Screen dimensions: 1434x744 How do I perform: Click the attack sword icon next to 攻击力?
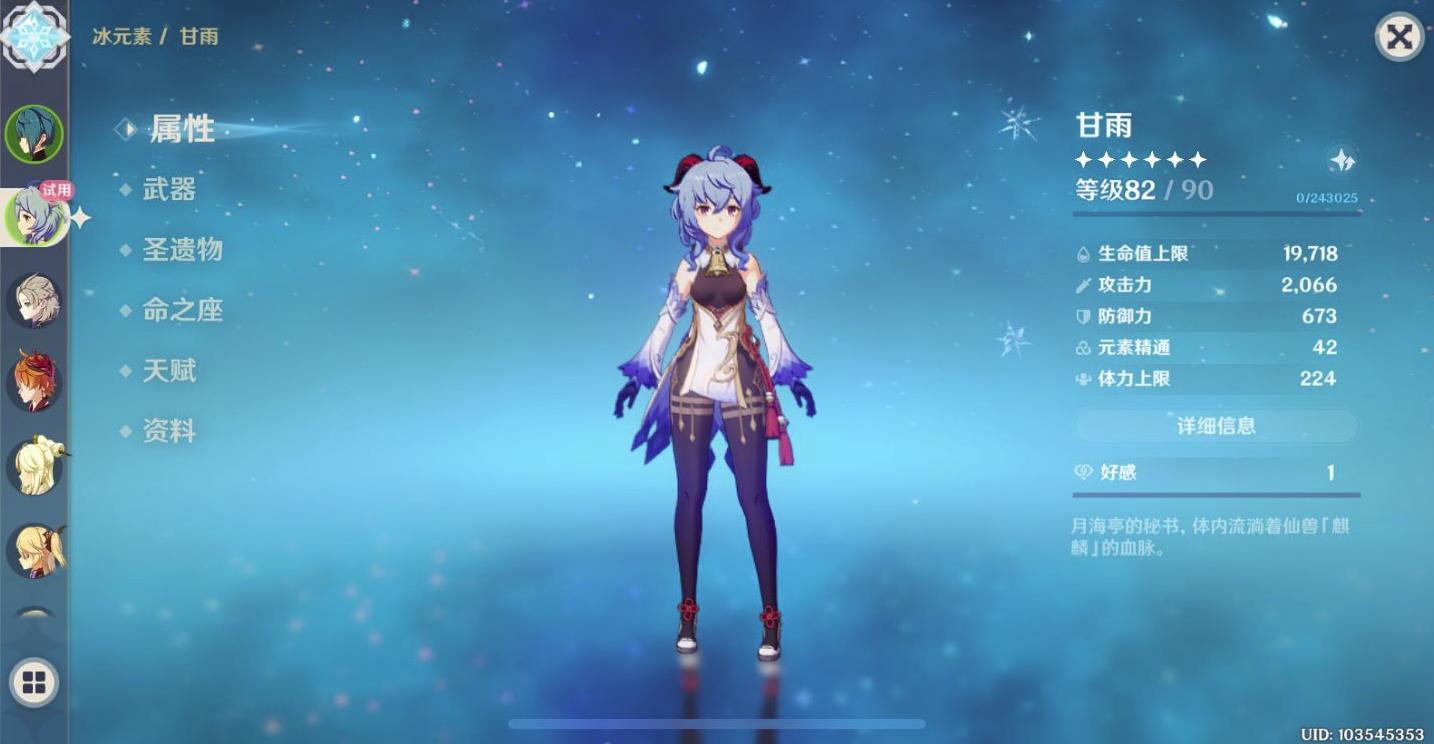coord(1083,285)
